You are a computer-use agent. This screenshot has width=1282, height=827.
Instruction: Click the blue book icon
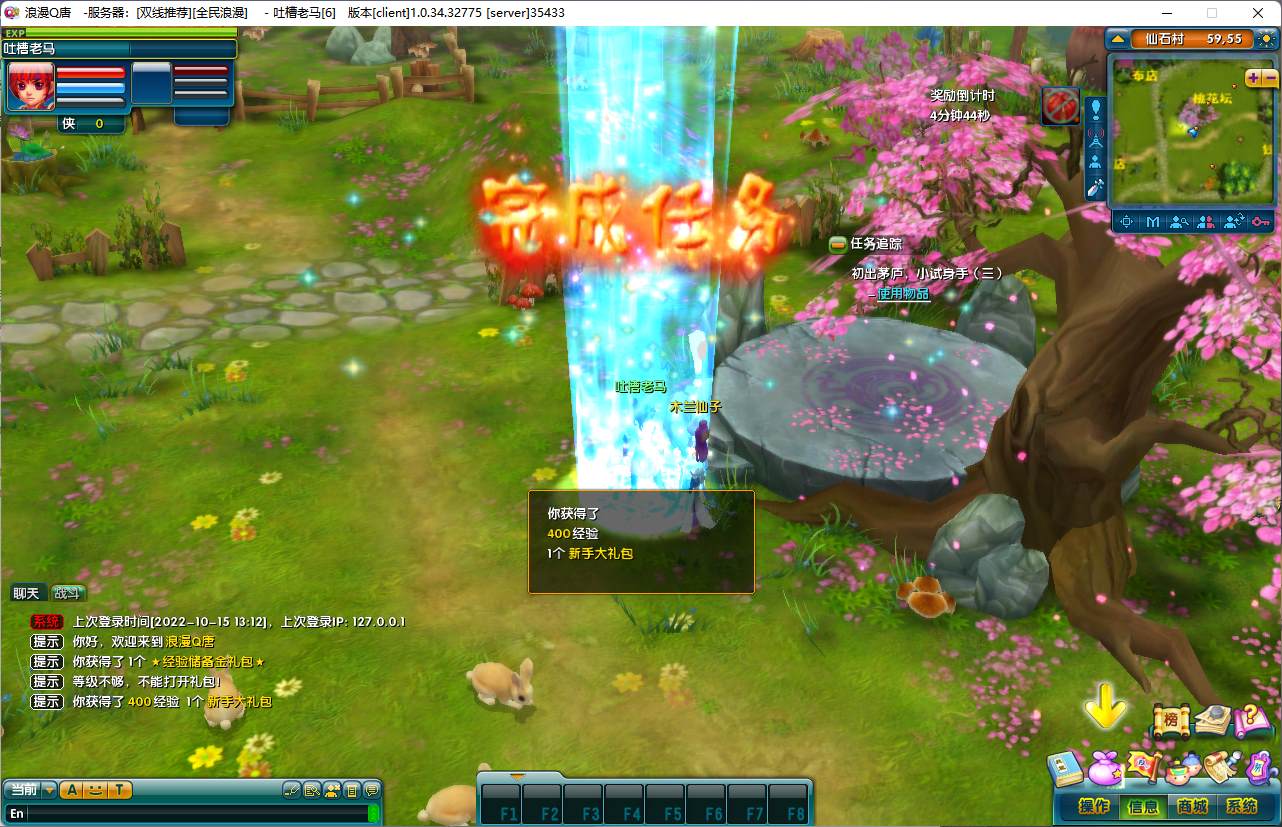click(1066, 769)
